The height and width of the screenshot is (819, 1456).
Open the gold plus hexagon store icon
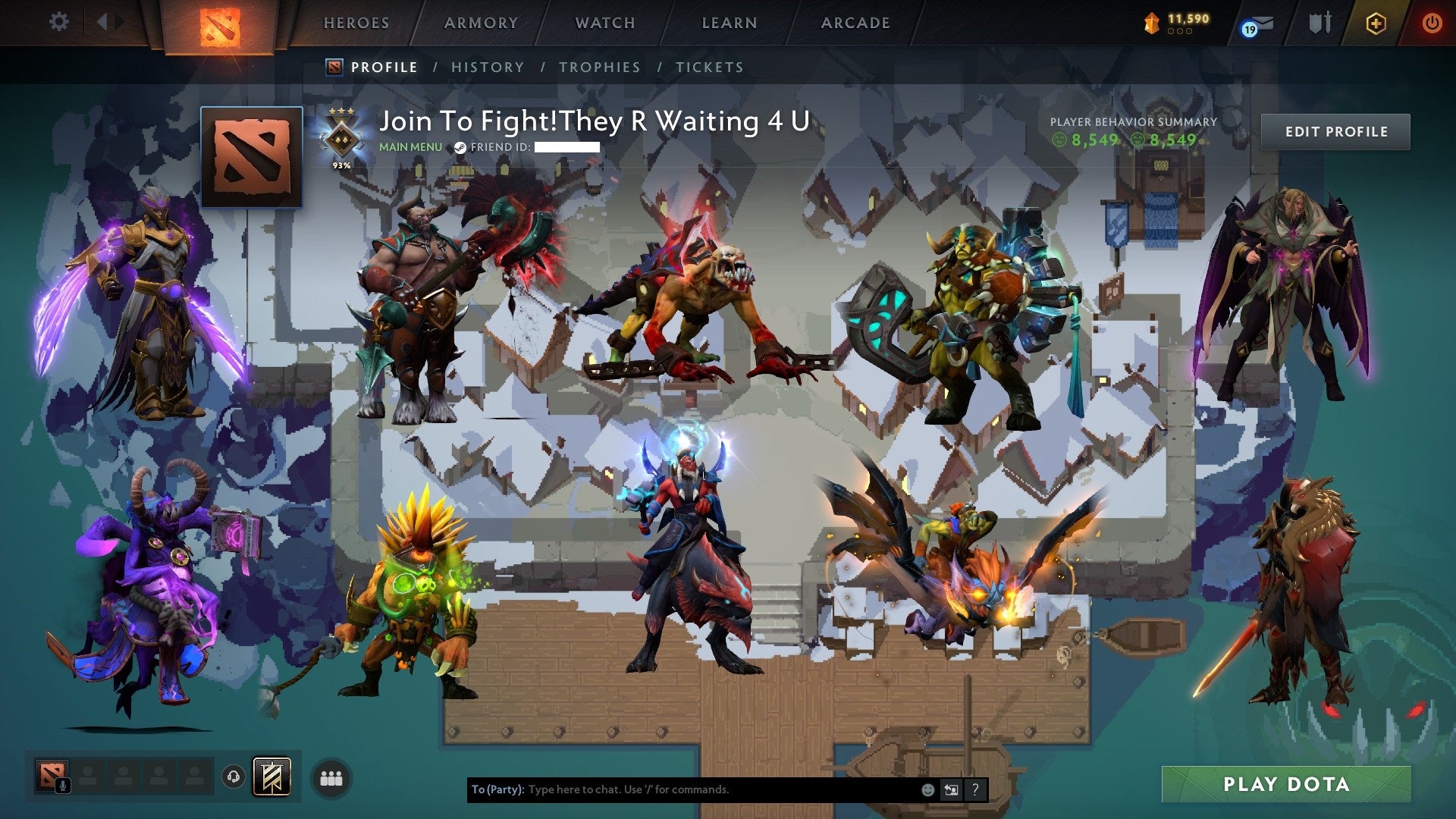[1376, 24]
